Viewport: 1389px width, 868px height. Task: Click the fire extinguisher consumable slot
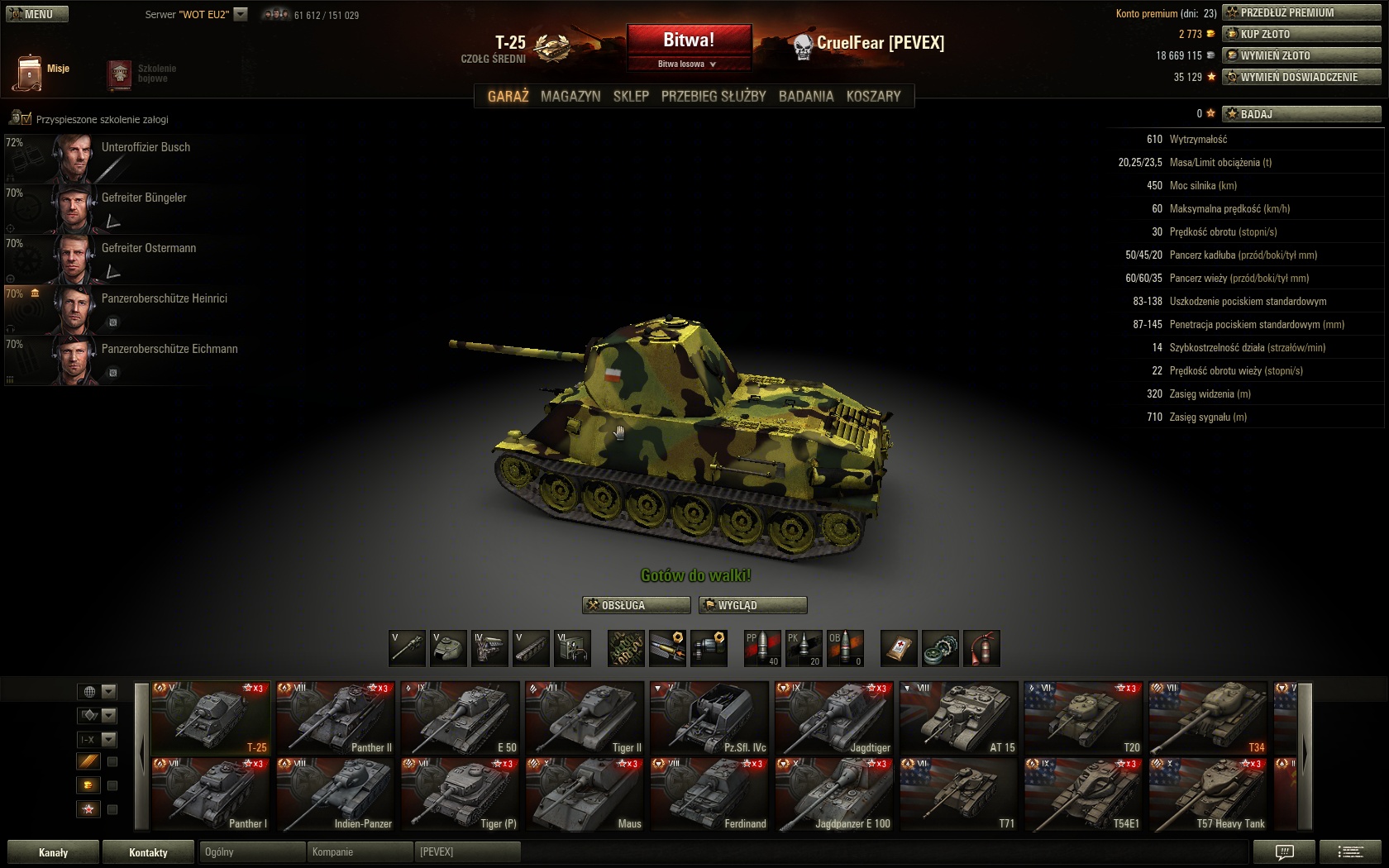click(981, 648)
